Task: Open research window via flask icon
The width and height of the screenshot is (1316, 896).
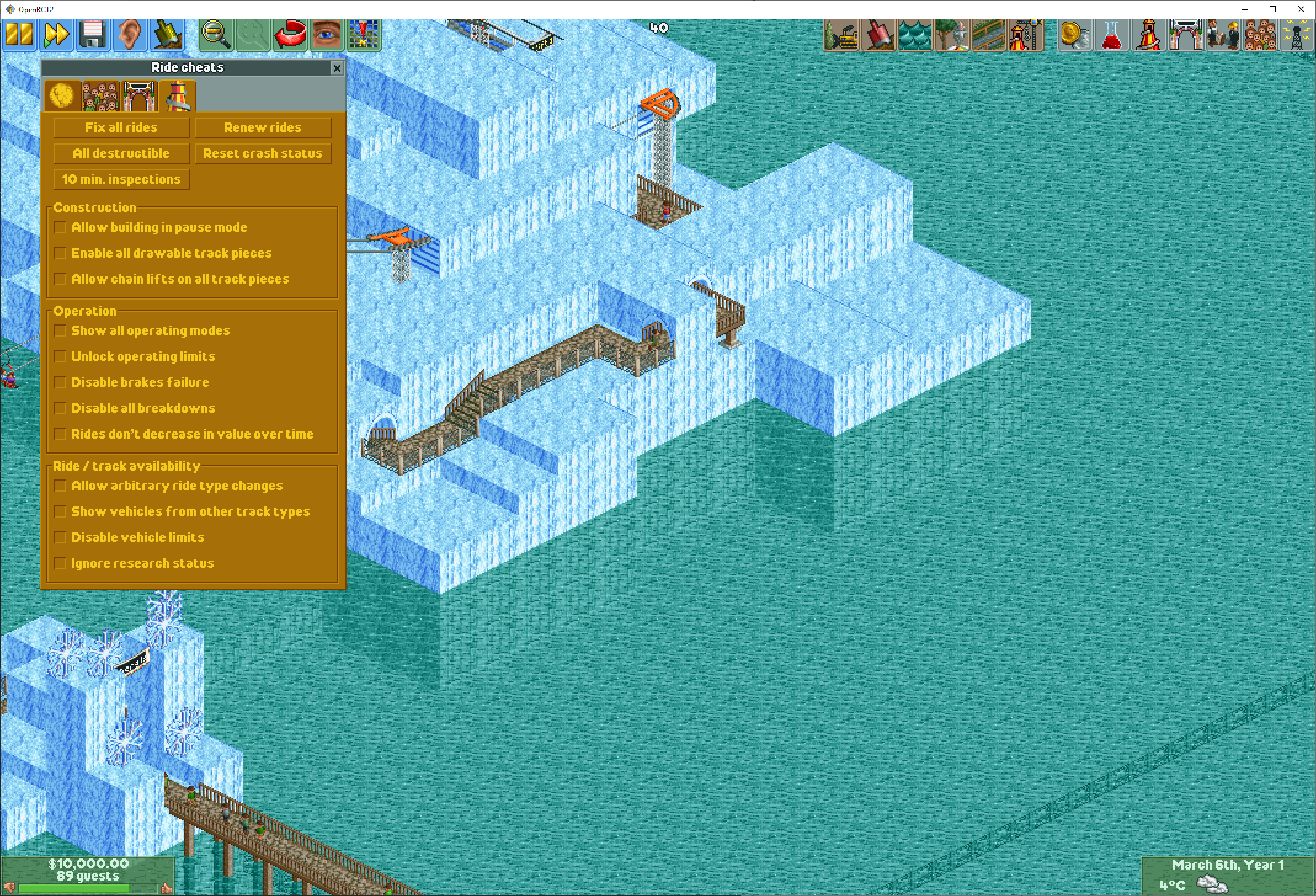Action: click(1112, 35)
